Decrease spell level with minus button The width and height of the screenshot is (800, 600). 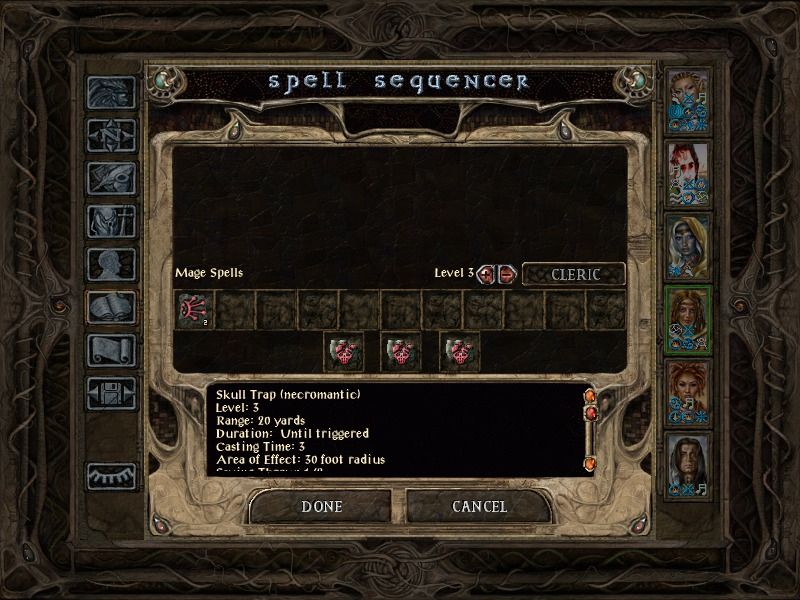click(x=507, y=274)
